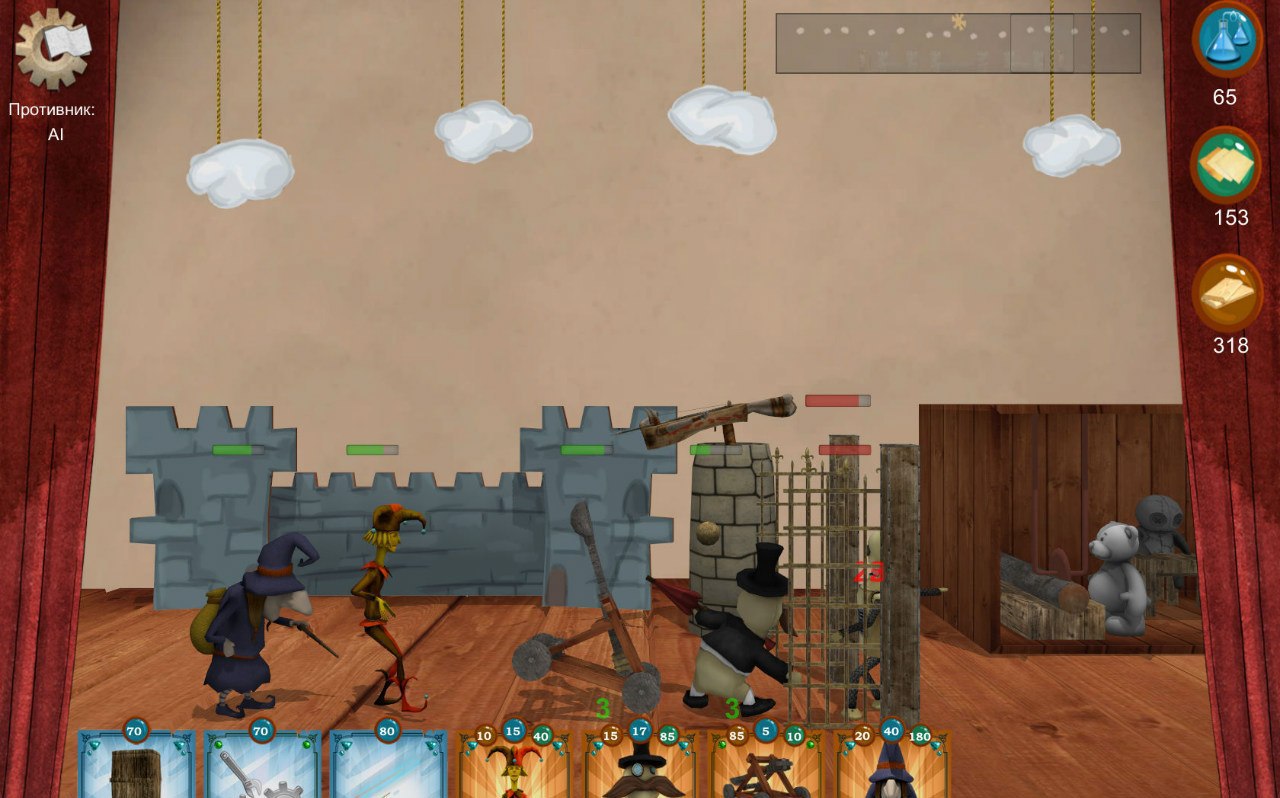The height and width of the screenshot is (798, 1280).
Task: Click the battlefield minimap strip
Action: coord(957,43)
